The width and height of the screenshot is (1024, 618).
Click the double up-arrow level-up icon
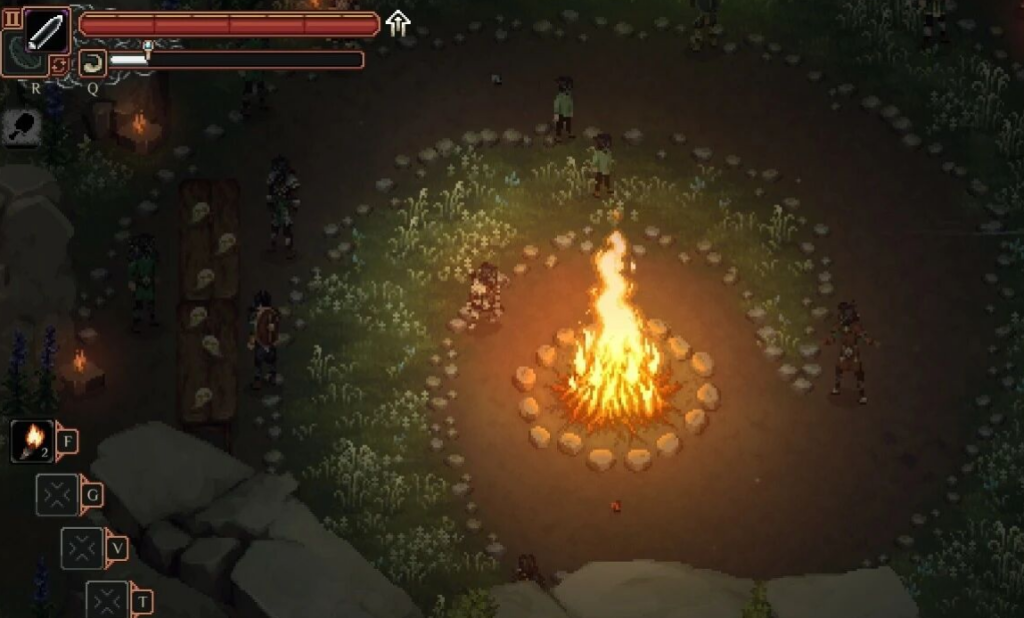pos(398,23)
